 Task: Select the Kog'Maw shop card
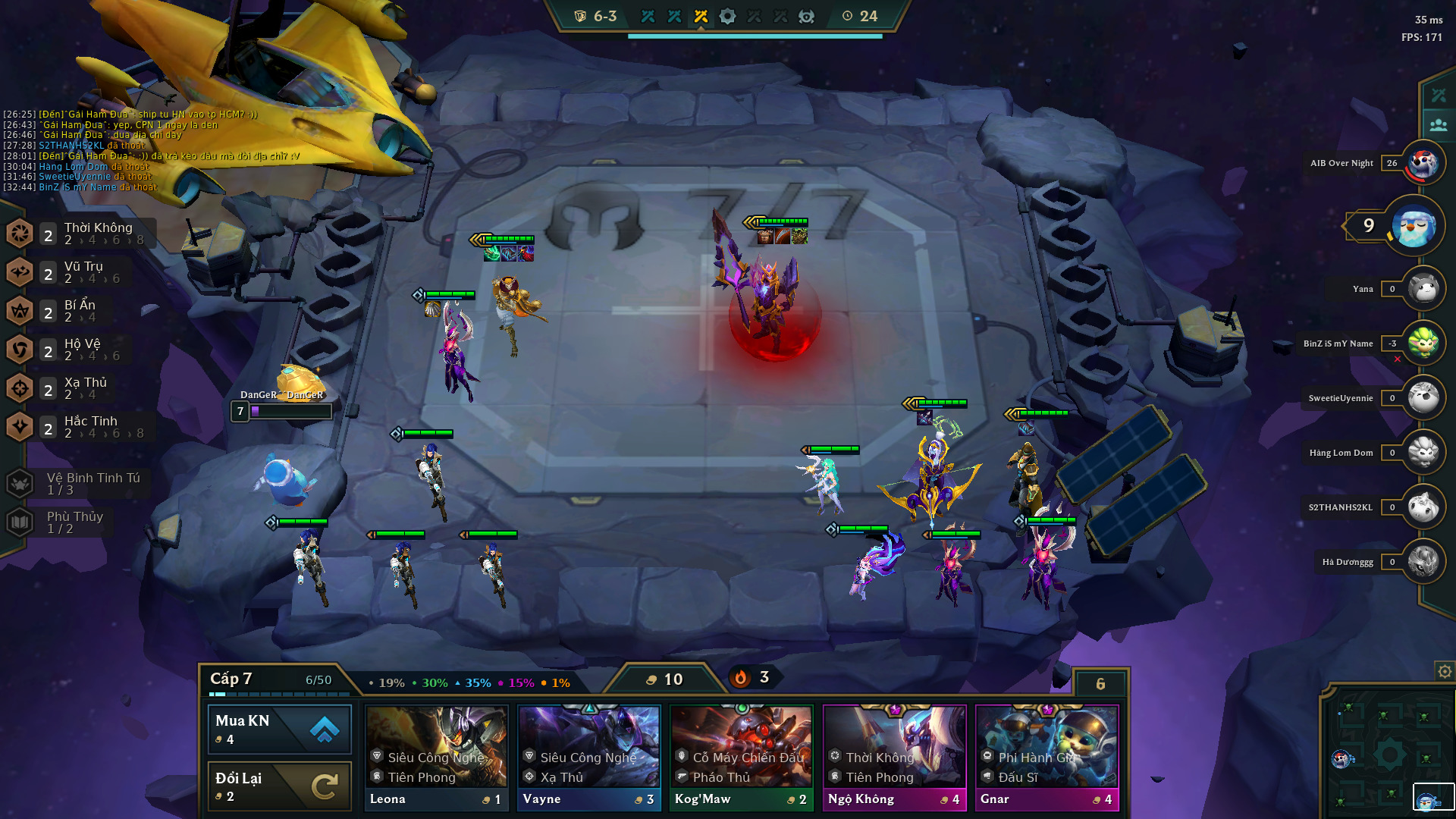(x=742, y=758)
